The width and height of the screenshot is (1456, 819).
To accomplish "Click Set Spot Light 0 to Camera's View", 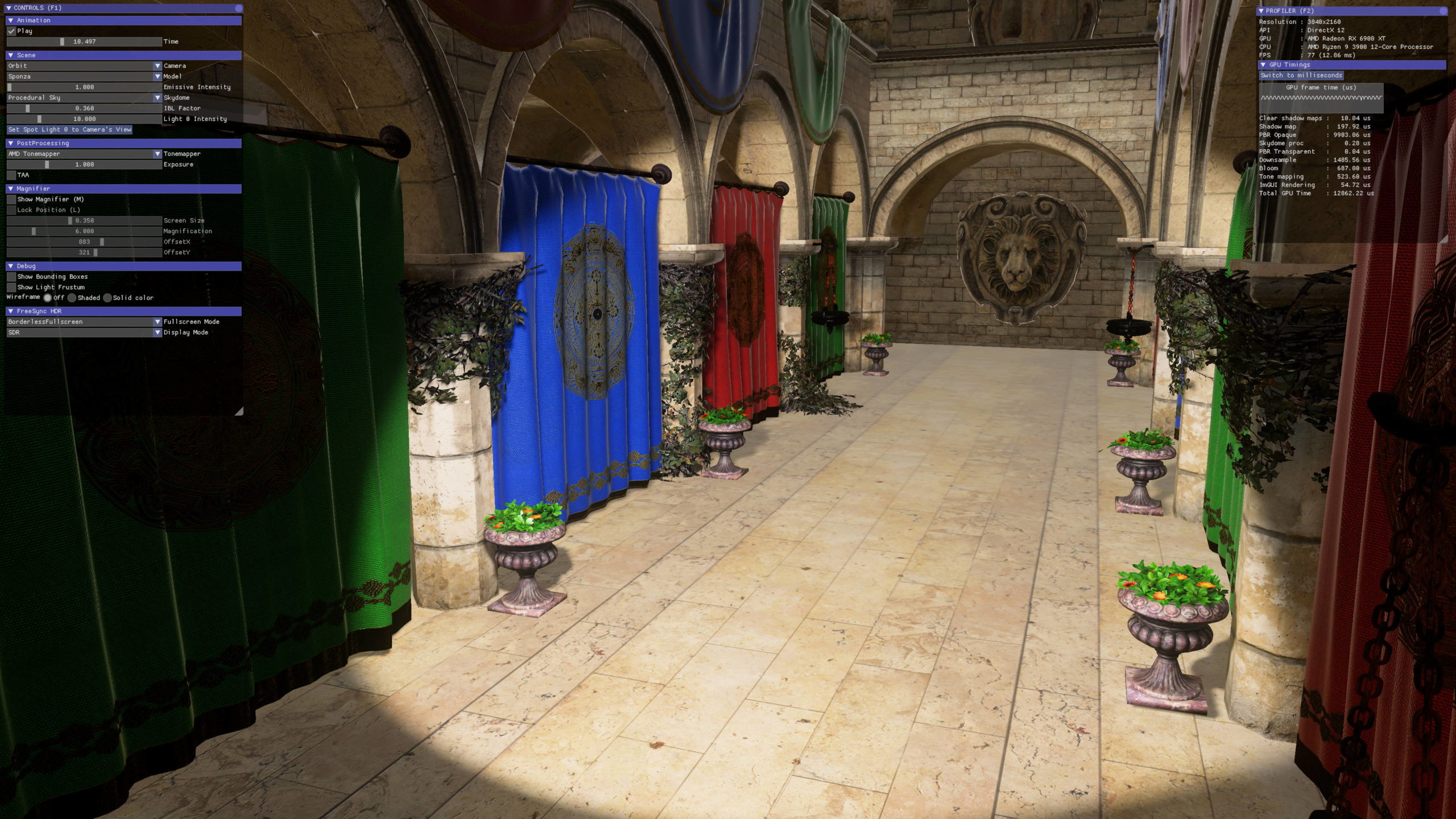I will [69, 130].
